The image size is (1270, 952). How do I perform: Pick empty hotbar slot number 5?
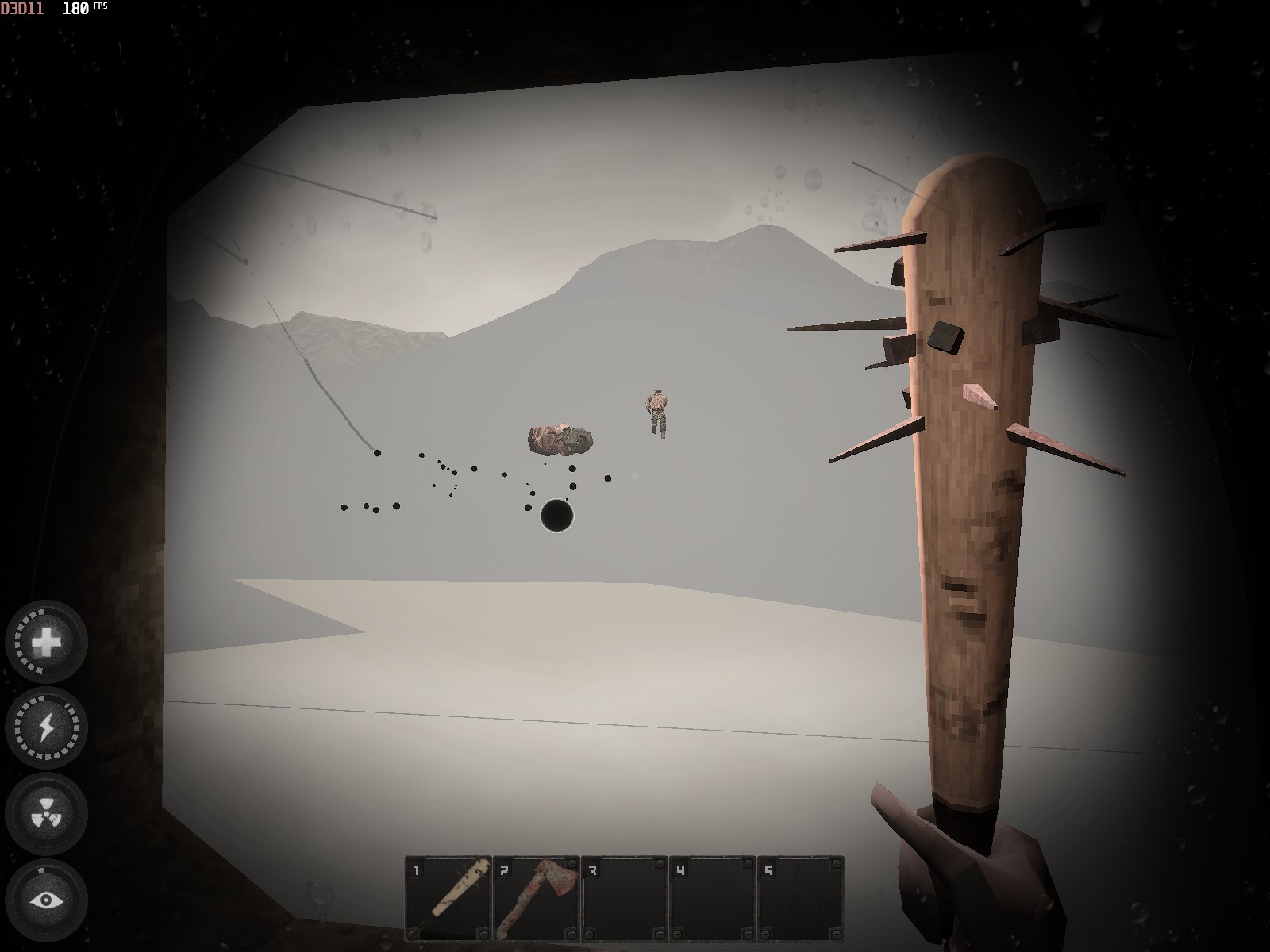[800, 897]
